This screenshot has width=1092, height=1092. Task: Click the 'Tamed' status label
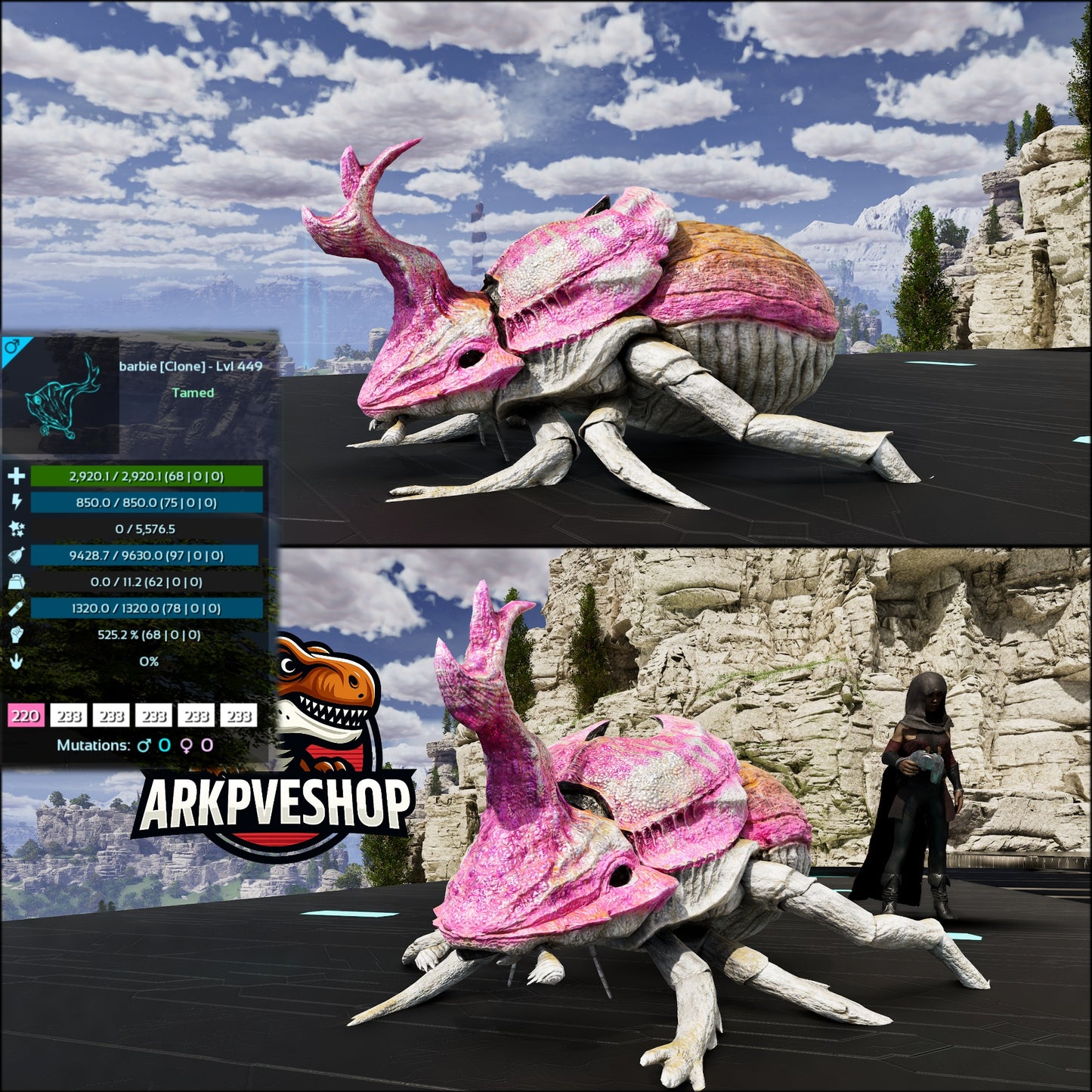(x=193, y=392)
